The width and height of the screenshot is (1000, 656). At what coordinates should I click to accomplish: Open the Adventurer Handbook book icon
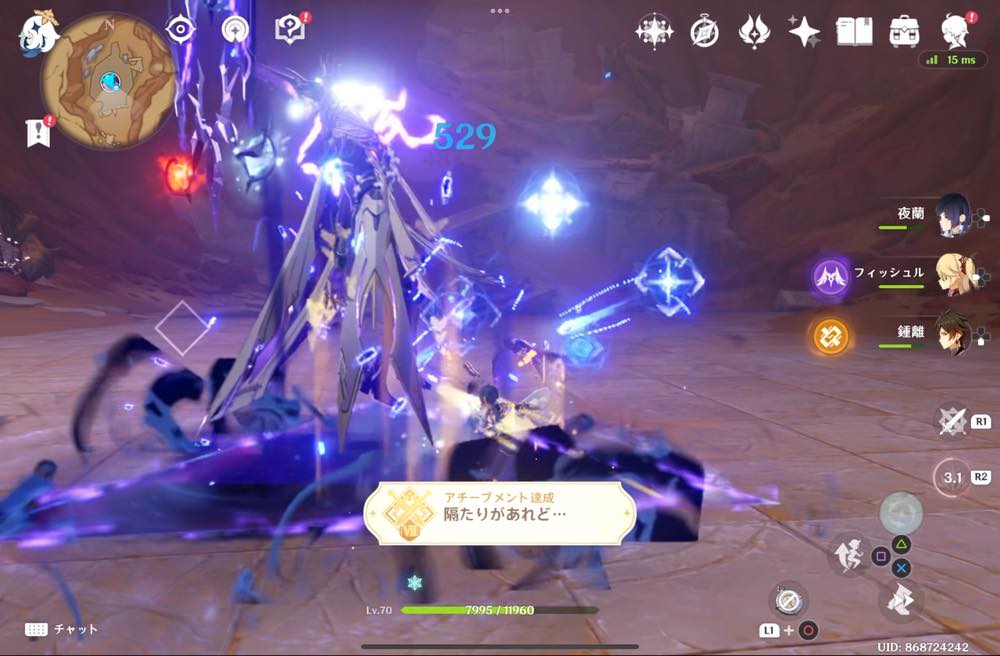point(853,32)
